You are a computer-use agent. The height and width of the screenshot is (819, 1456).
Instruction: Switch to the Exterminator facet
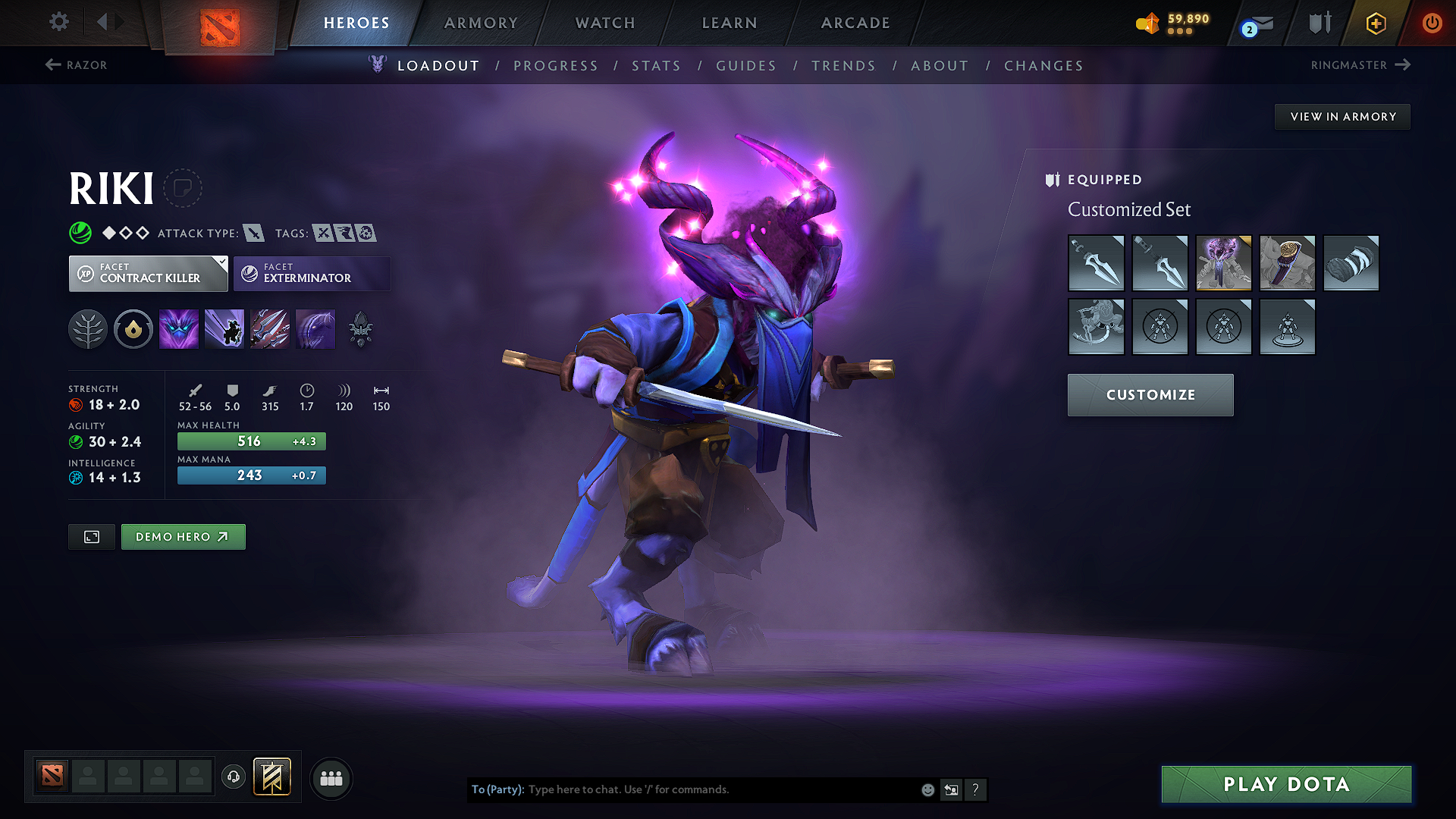tap(311, 273)
